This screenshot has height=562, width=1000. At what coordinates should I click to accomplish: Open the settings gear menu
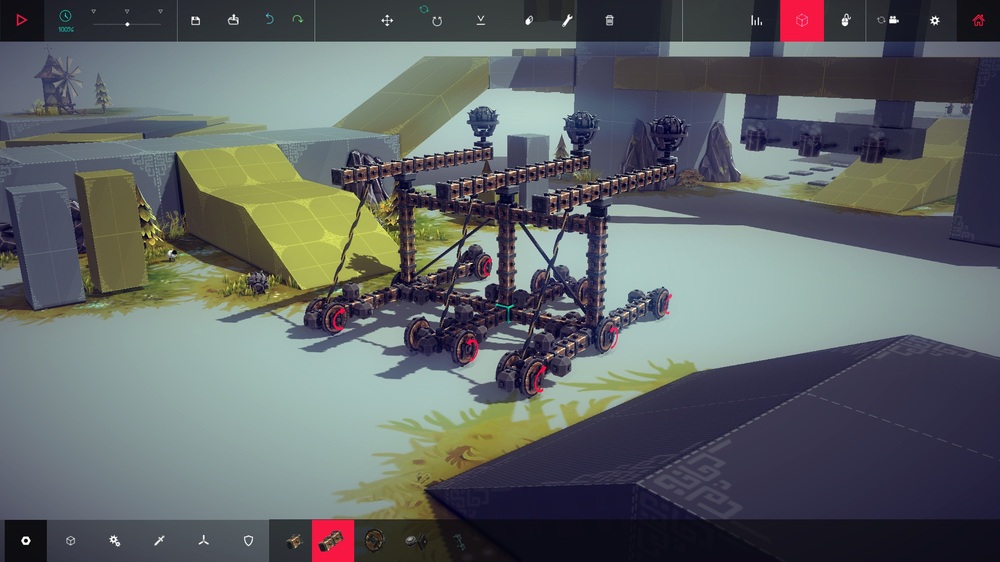point(935,20)
